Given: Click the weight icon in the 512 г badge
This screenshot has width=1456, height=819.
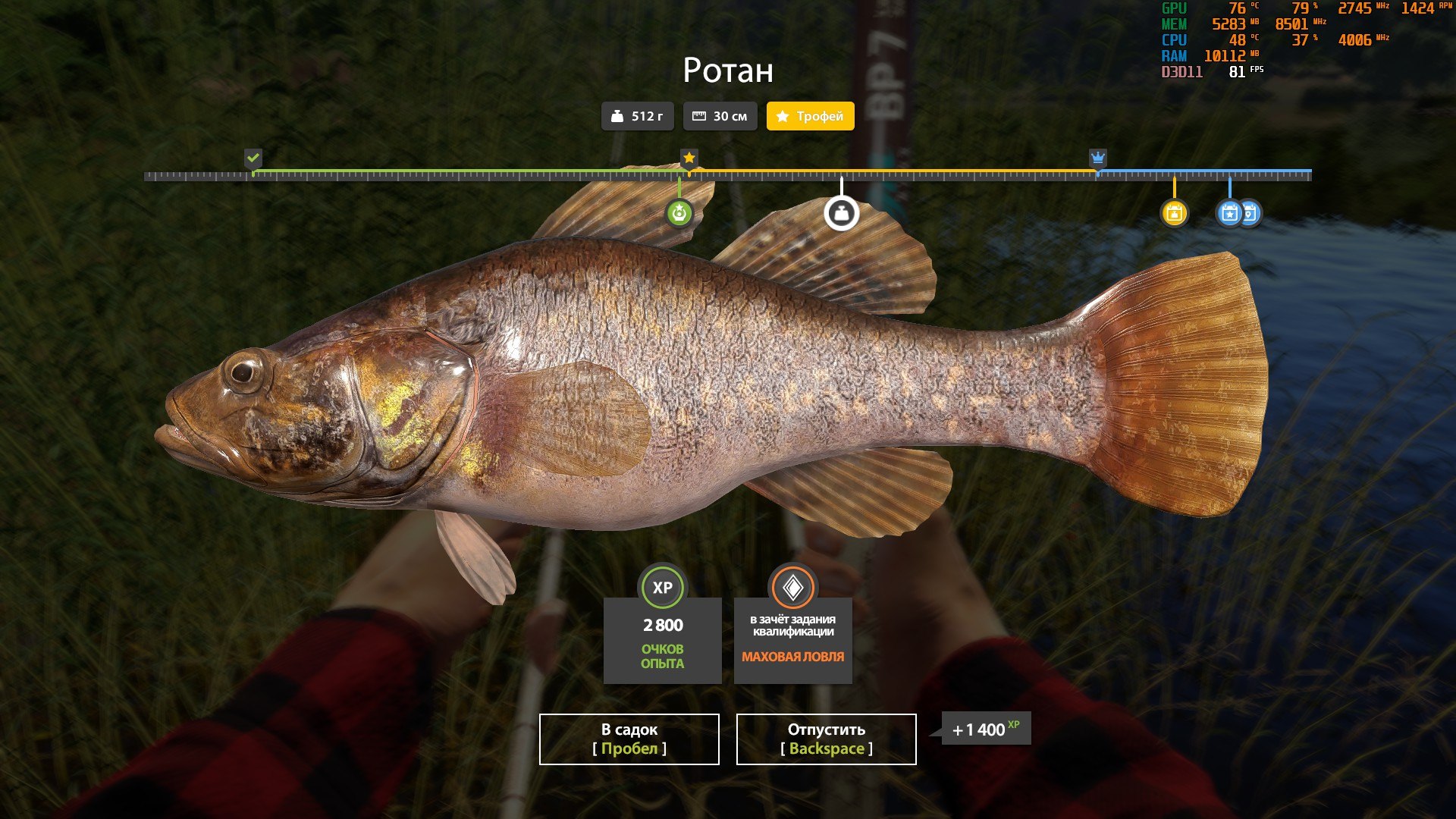Looking at the screenshot, I should [x=618, y=116].
